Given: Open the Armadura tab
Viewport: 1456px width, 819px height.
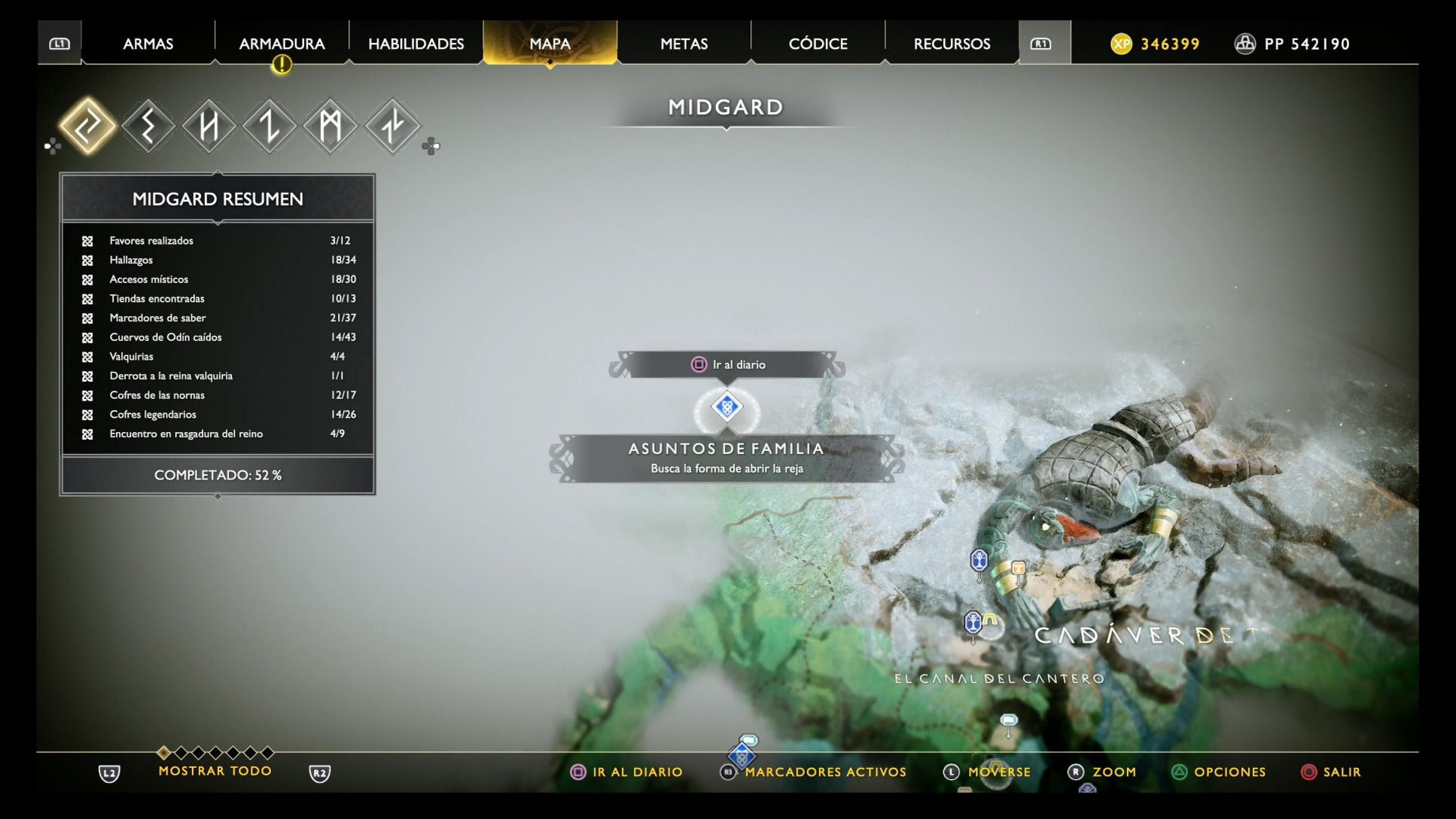Looking at the screenshot, I should click(x=282, y=44).
